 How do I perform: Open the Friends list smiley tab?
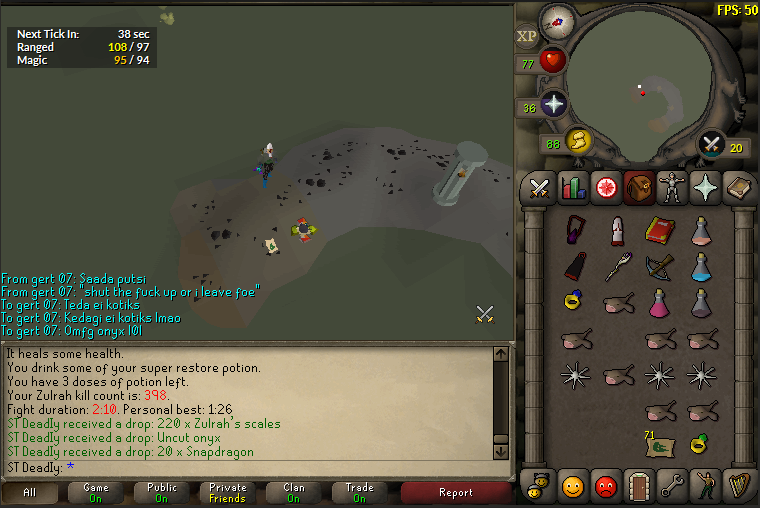573,486
